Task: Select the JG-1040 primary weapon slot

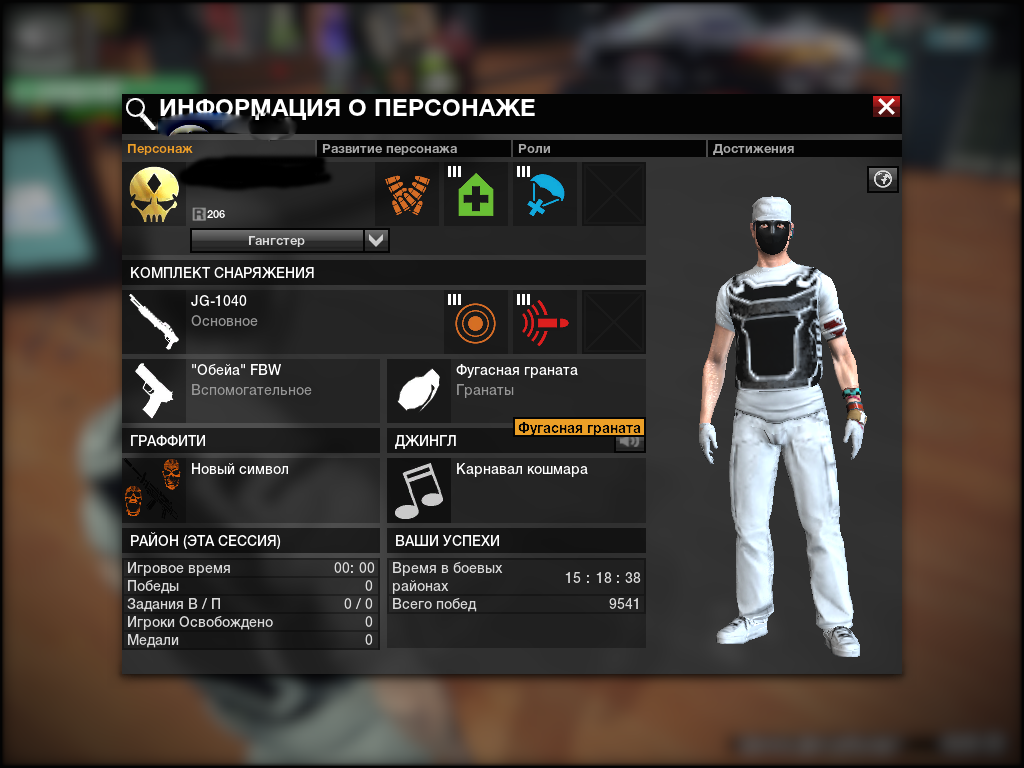Action: tap(250, 322)
